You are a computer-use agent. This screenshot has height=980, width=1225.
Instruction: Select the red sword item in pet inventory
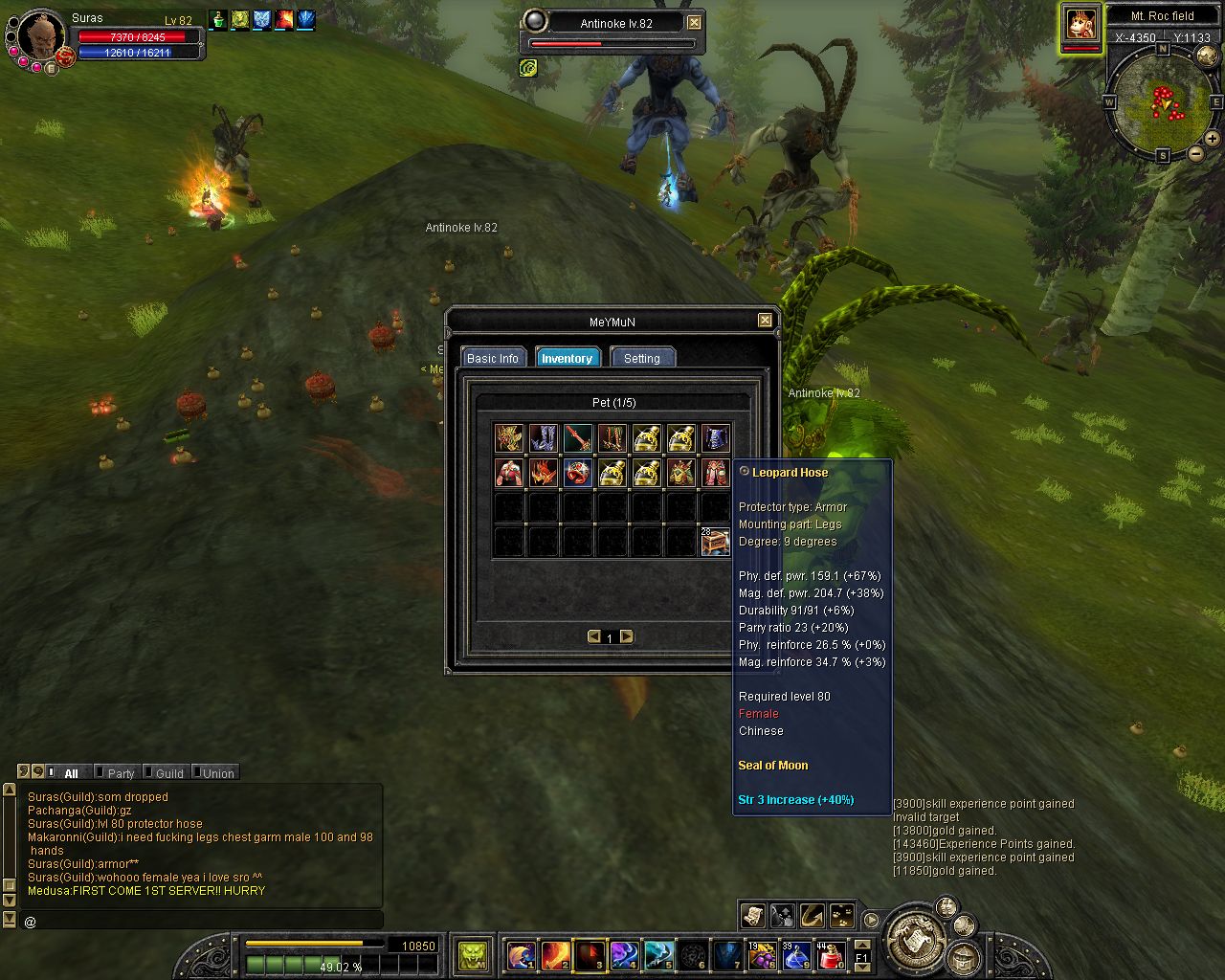(577, 438)
